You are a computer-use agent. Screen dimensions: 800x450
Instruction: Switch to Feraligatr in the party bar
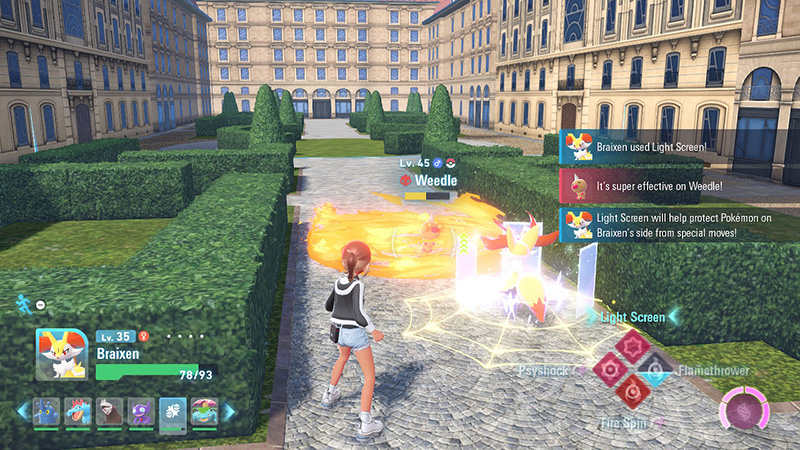[76, 411]
